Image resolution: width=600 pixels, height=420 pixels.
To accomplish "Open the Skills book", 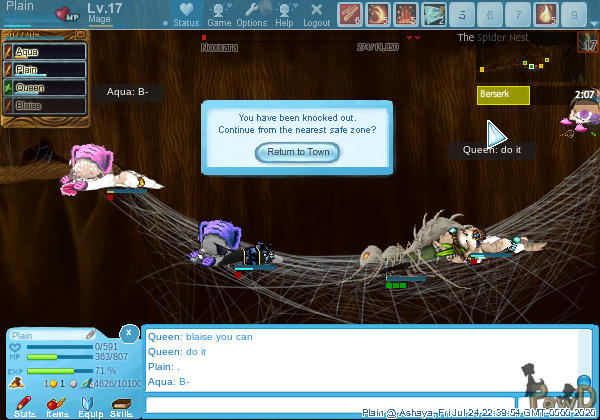I will (x=121, y=406).
